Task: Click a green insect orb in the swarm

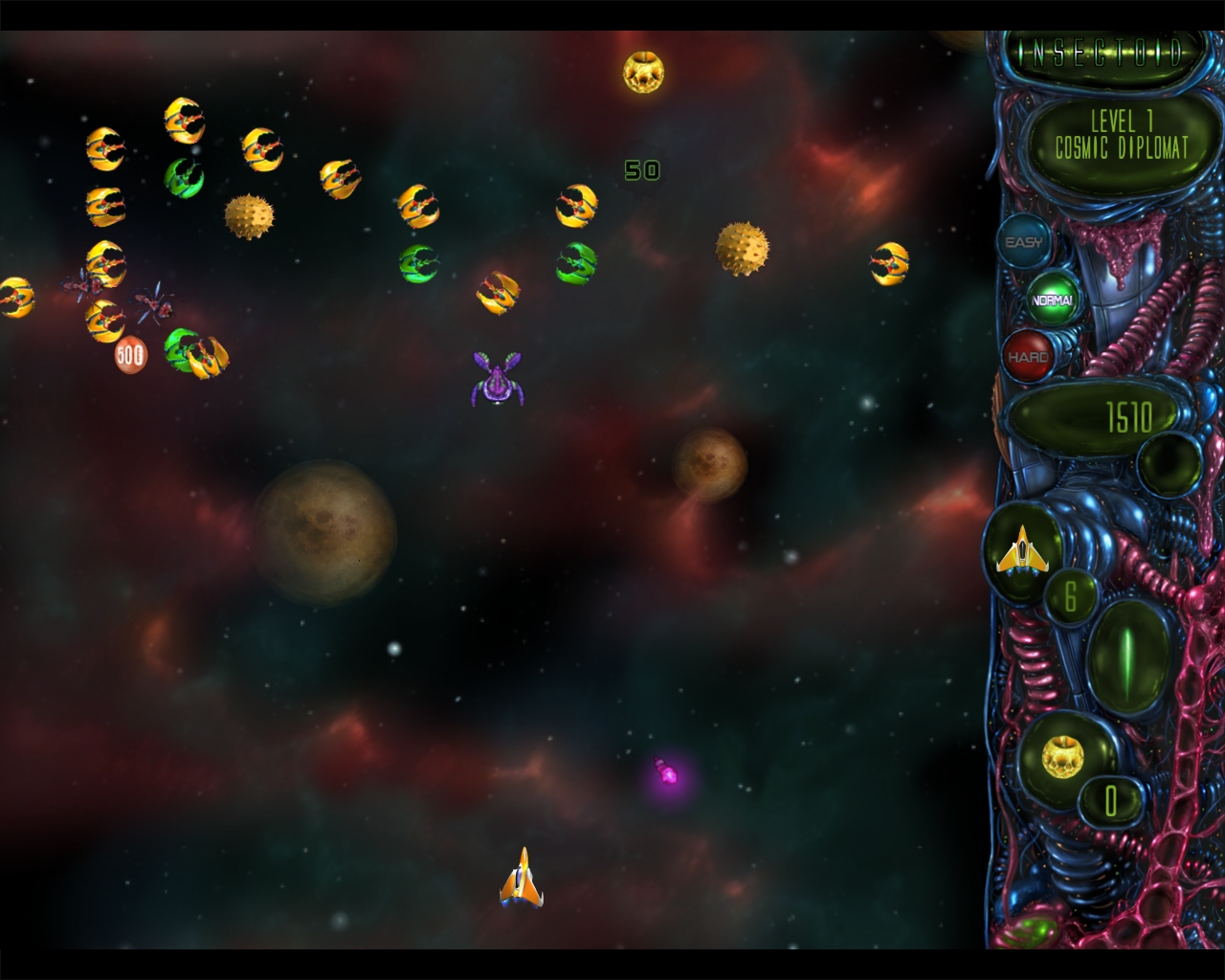Action: (418, 261)
